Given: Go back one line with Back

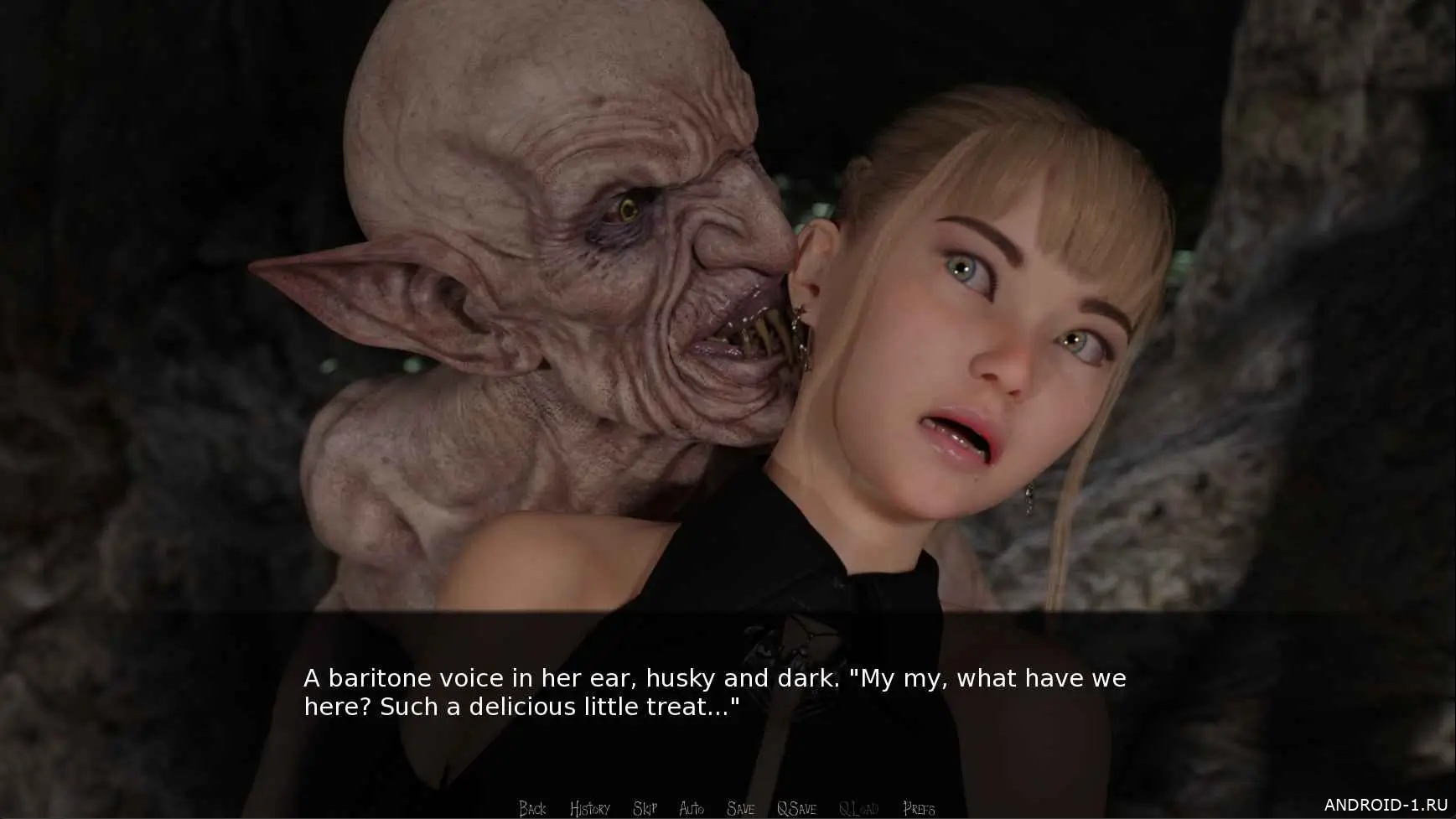Looking at the screenshot, I should click(532, 808).
